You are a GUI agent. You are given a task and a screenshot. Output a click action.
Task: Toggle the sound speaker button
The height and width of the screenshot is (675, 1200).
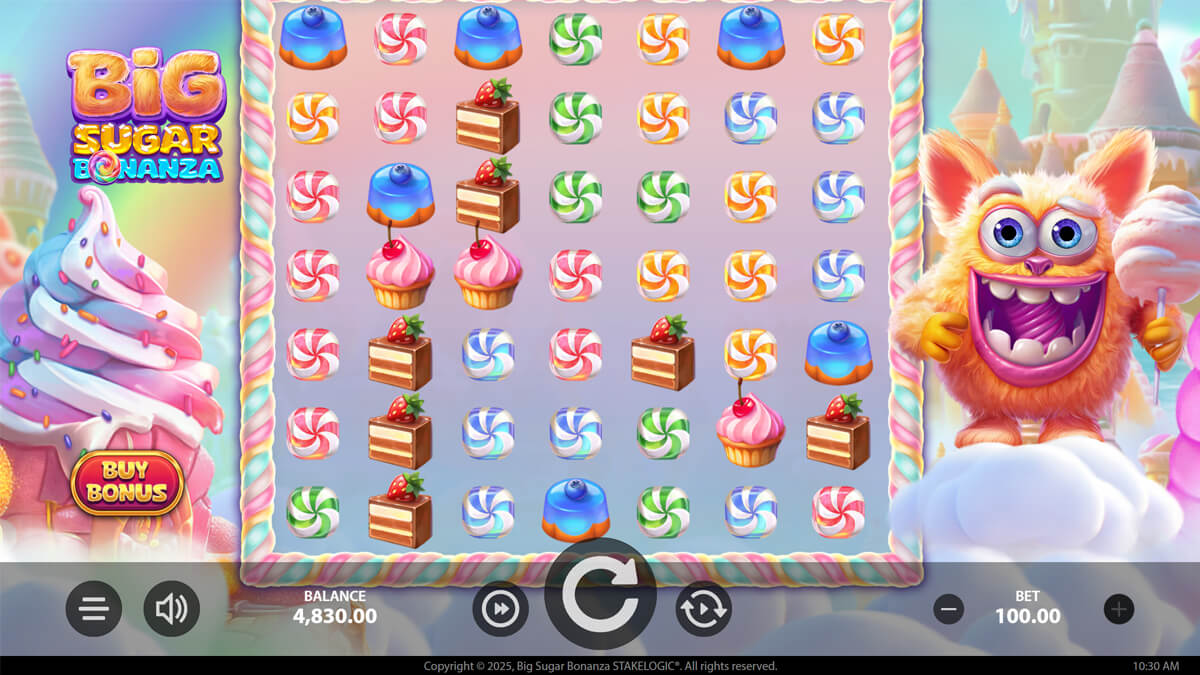click(171, 609)
